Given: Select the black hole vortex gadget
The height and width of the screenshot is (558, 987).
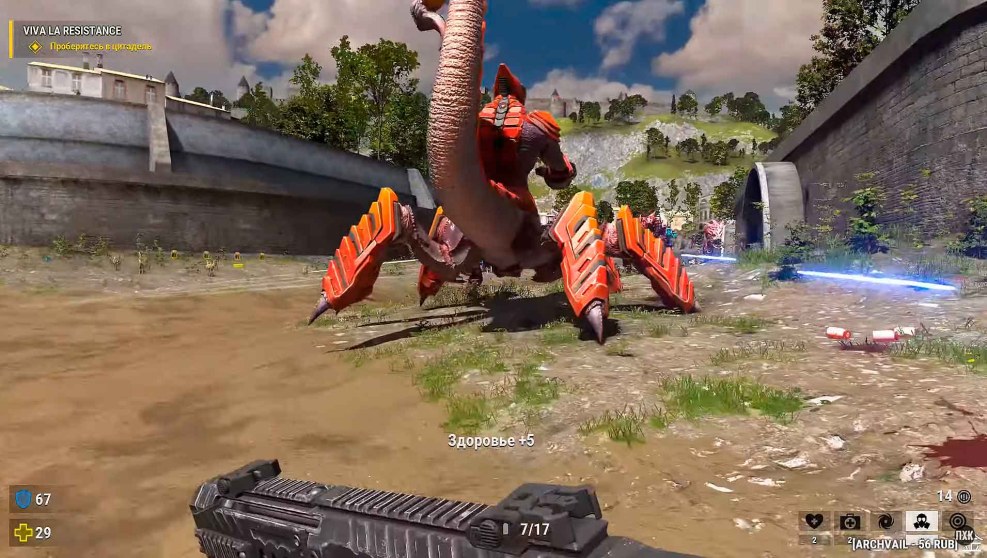Looking at the screenshot, I should (x=886, y=521).
